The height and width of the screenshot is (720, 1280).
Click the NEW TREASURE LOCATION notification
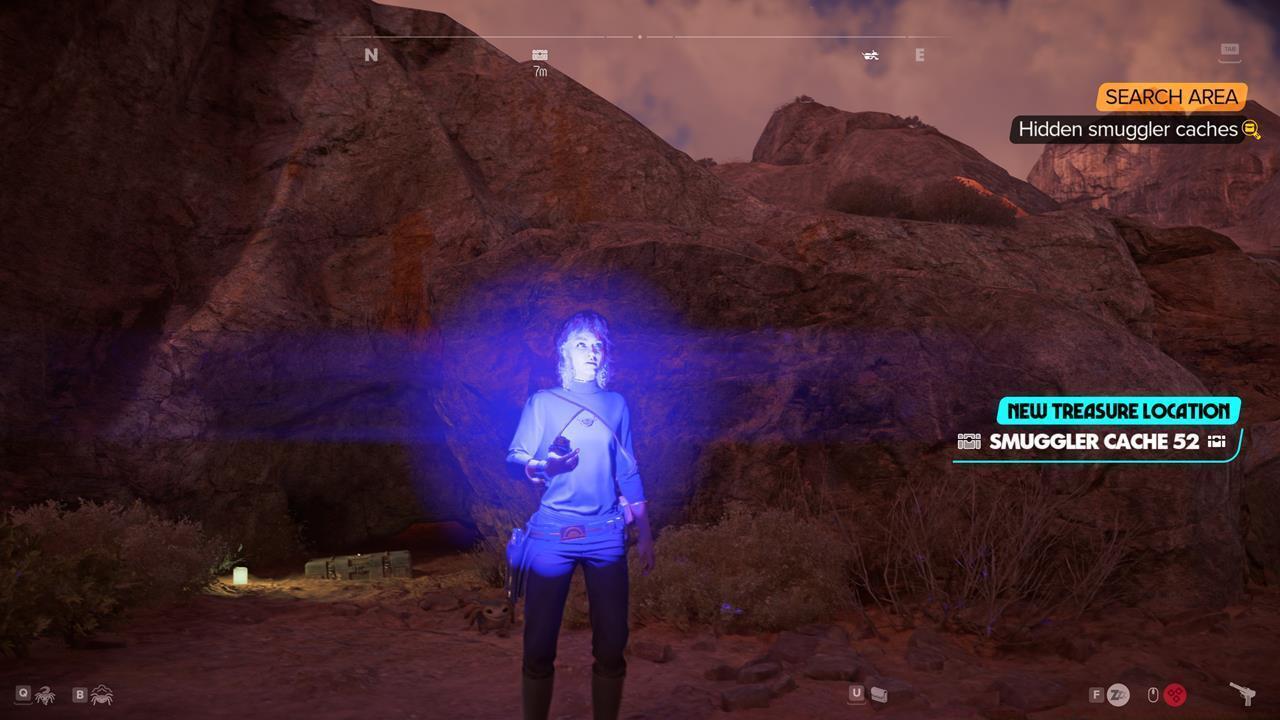click(x=1113, y=411)
